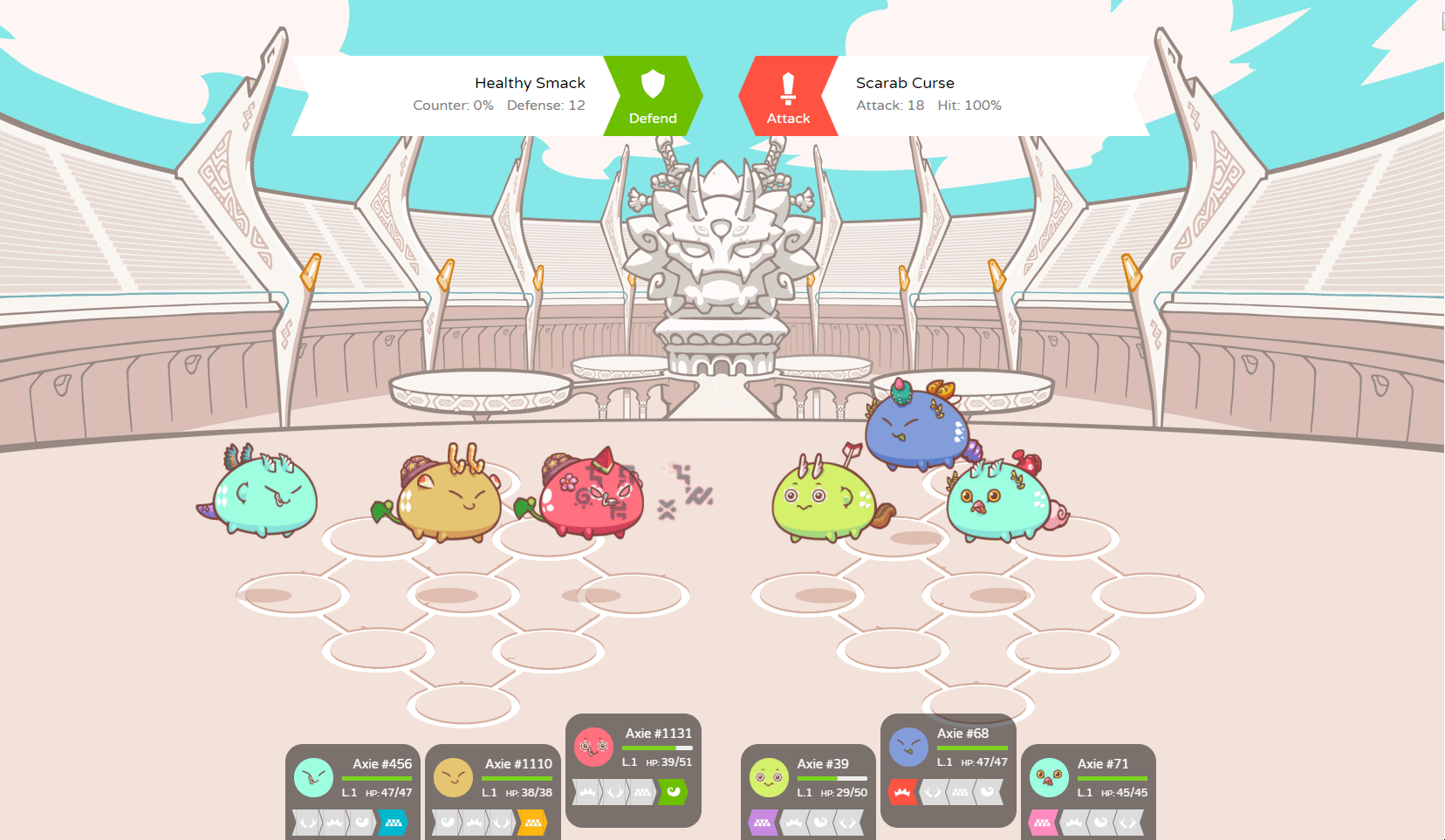Click the Axie #1131 face portrait
1445x840 pixels.
592,746
